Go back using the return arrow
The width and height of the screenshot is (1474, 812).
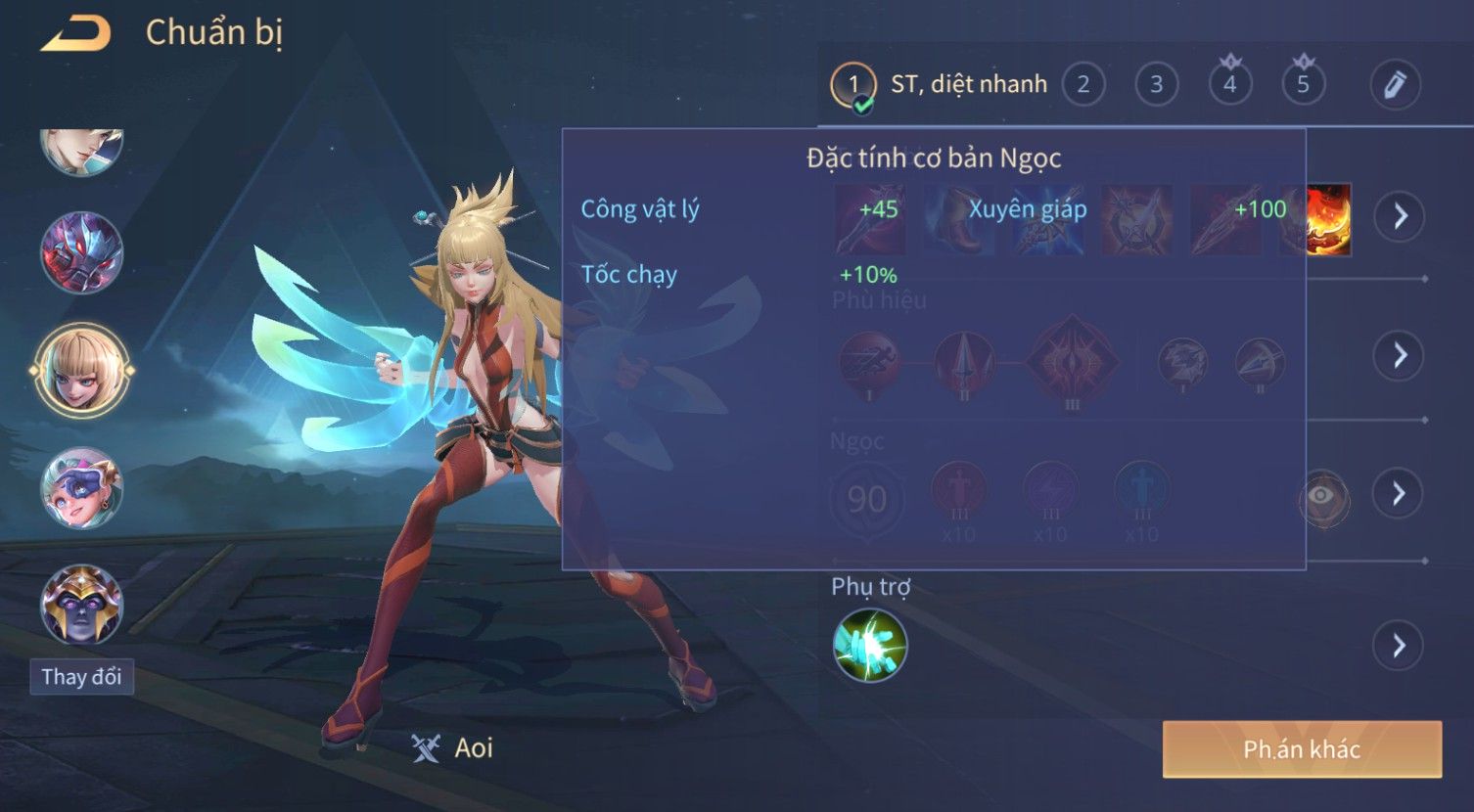click(75, 34)
